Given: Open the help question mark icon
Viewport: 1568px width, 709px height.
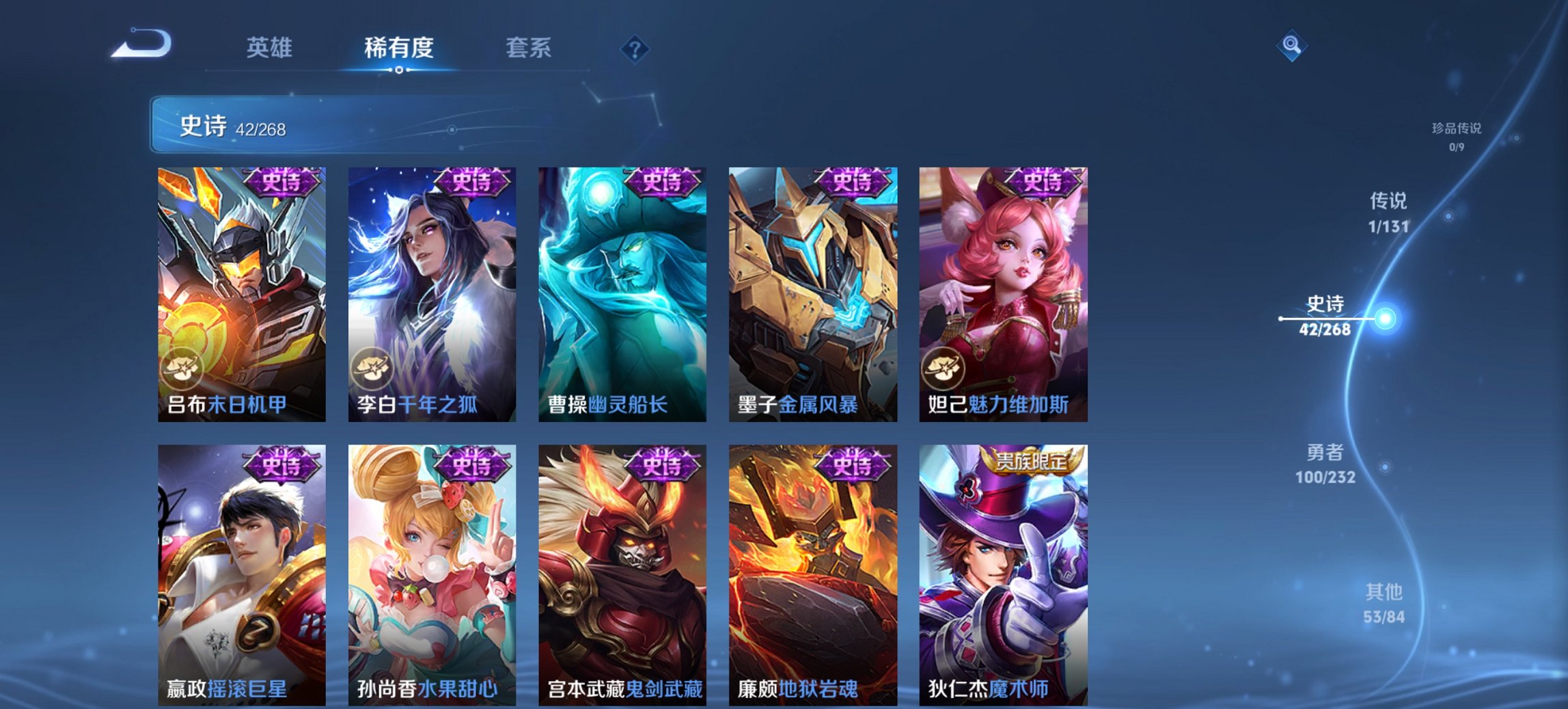Looking at the screenshot, I should pyautogui.click(x=635, y=48).
